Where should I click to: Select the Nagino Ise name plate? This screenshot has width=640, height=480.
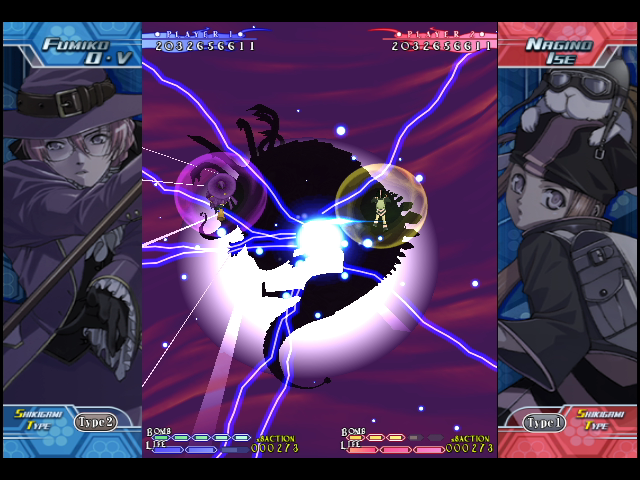[x=564, y=51]
